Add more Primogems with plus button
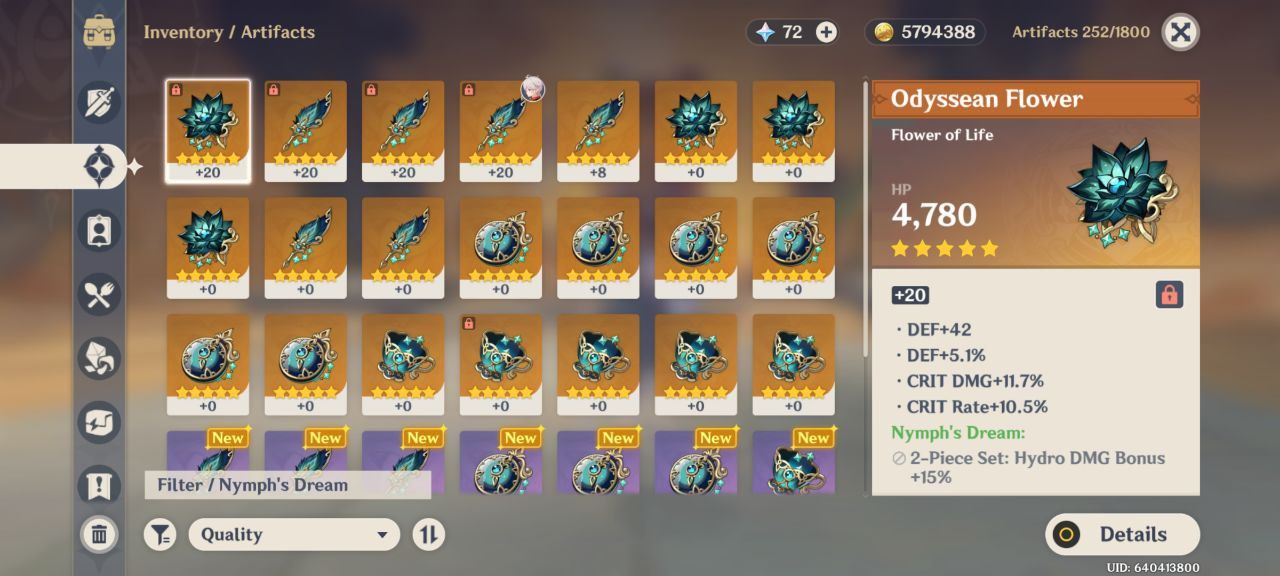The height and width of the screenshot is (576, 1280). [826, 32]
